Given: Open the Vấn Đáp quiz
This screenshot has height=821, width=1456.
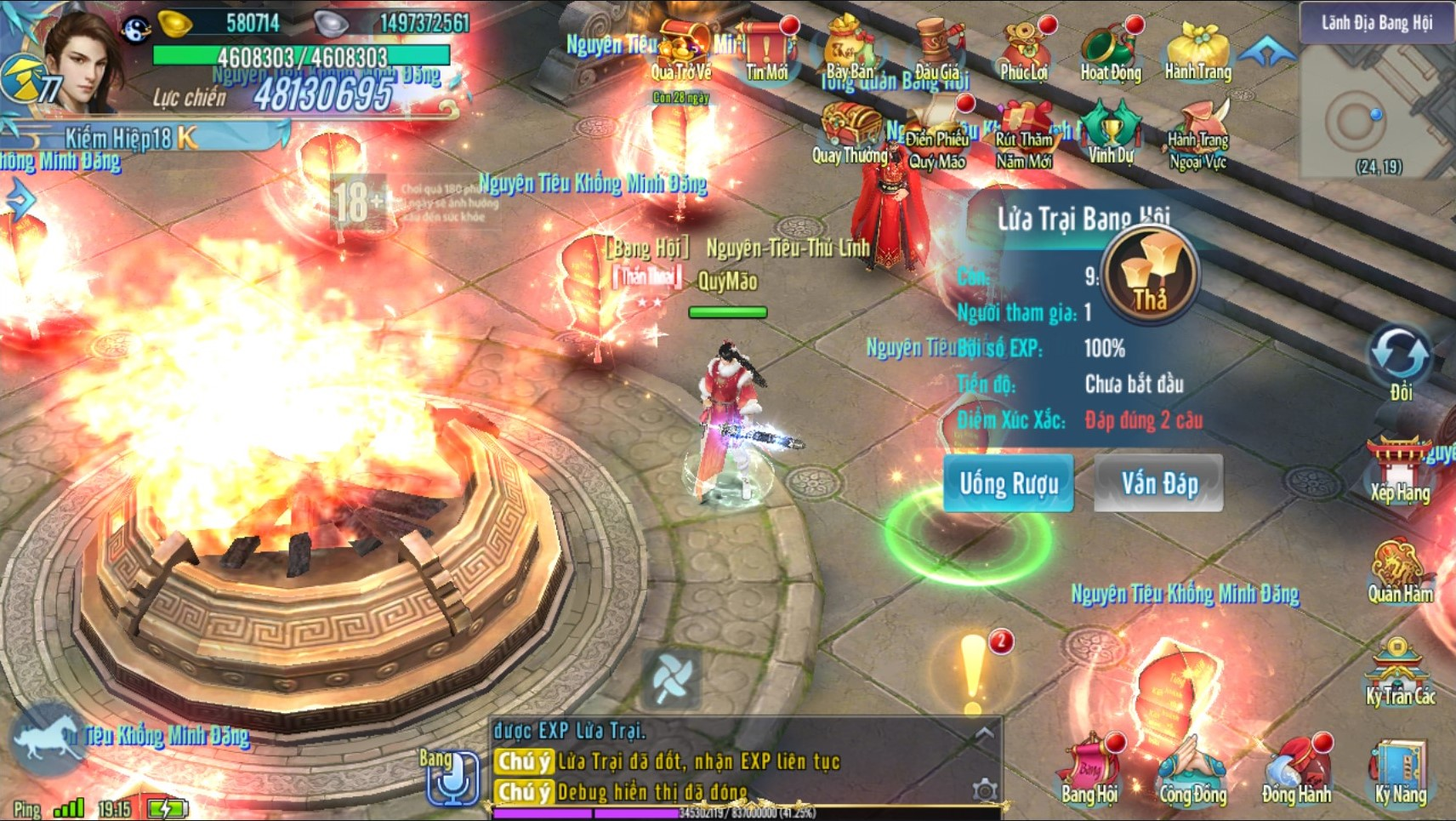Looking at the screenshot, I should pyautogui.click(x=1158, y=483).
